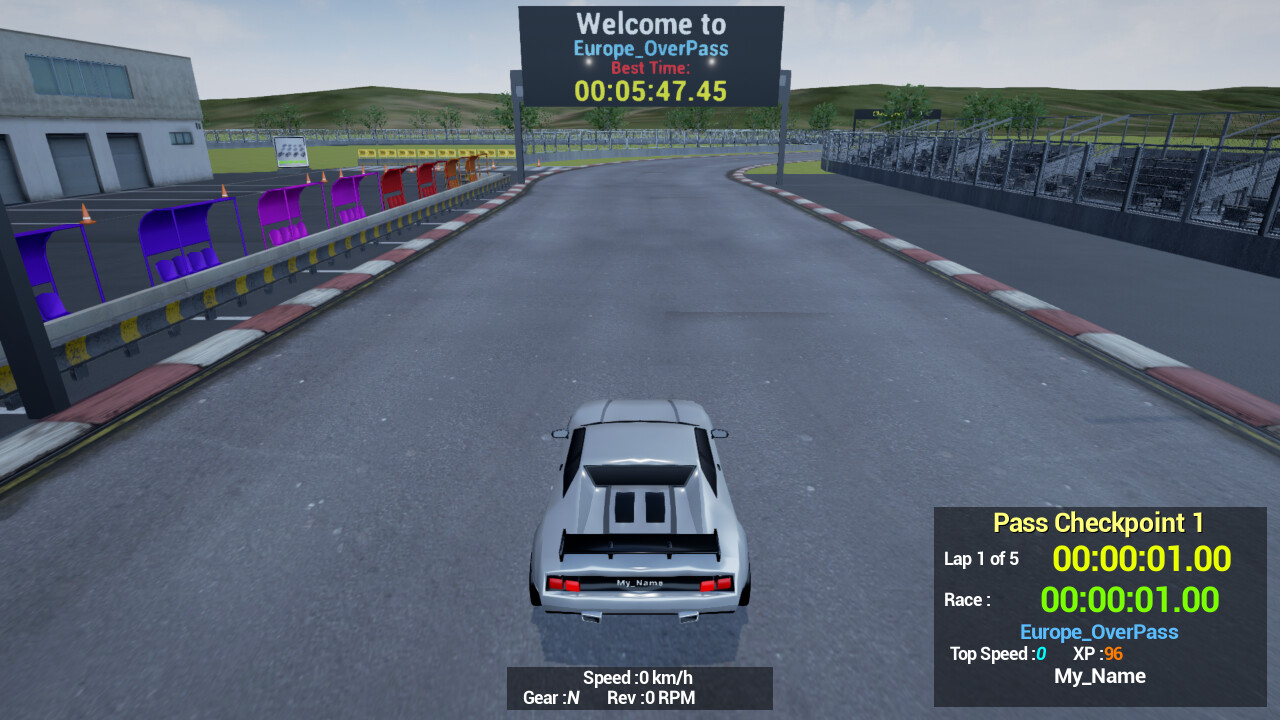Click the Speed 0 km/h readout
The height and width of the screenshot is (720, 1280).
tap(640, 677)
